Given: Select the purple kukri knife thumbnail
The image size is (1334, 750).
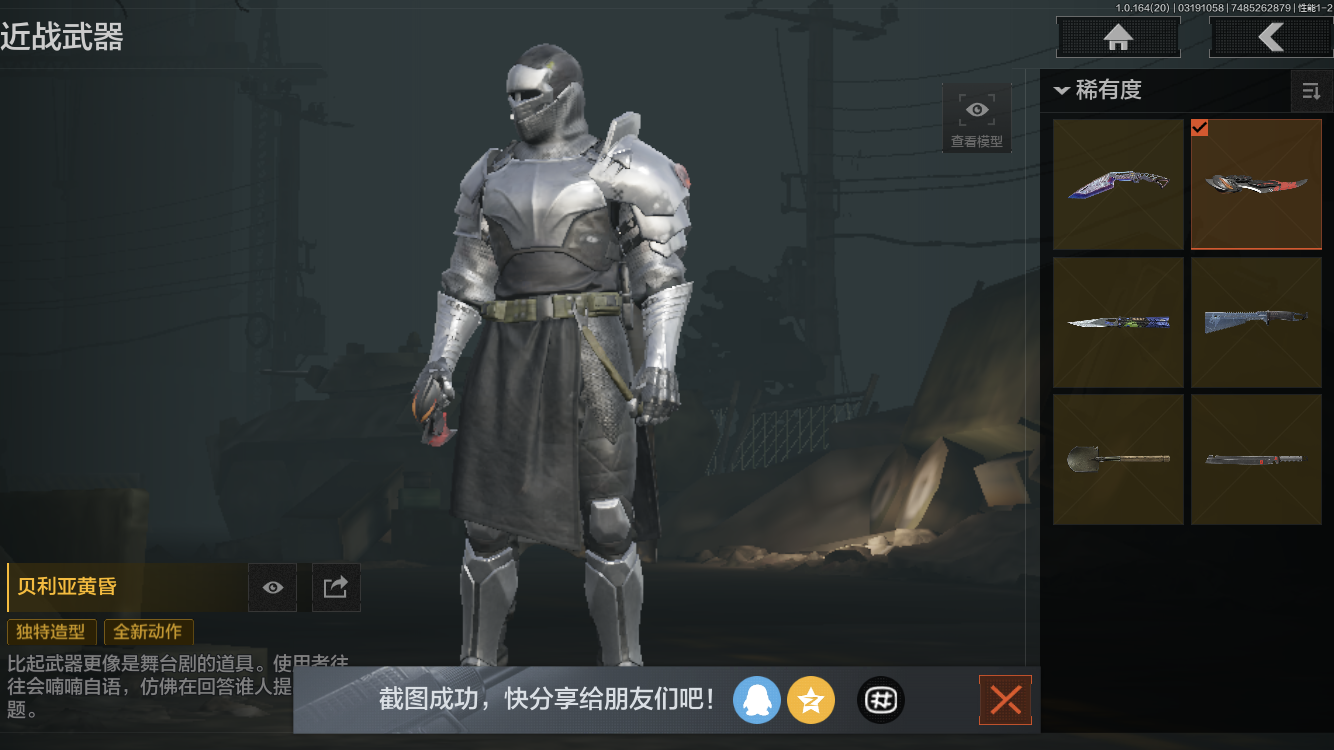Looking at the screenshot, I should (x=1118, y=184).
